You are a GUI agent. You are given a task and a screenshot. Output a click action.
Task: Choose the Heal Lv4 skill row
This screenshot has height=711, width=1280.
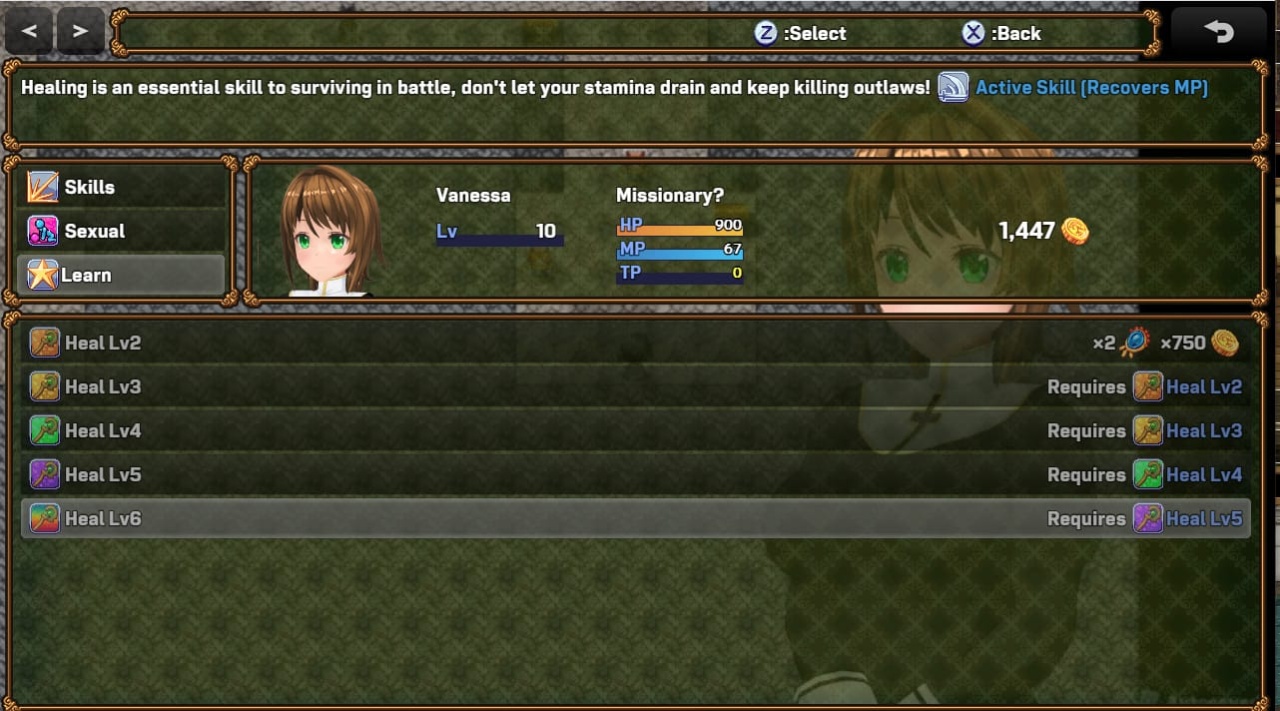(x=635, y=431)
